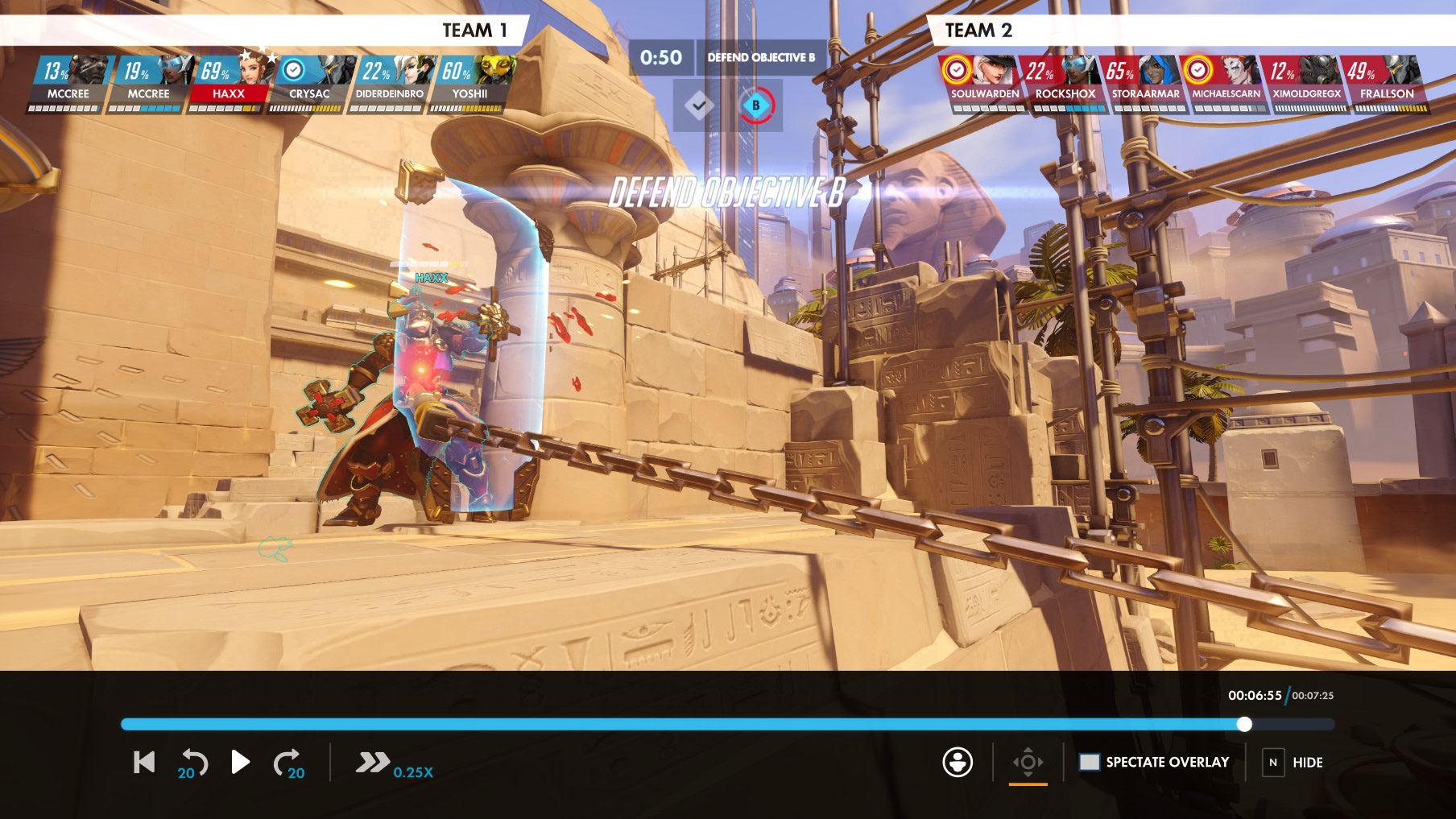1456x819 pixels.
Task: Select the free camera mode icon
Action: tap(1028, 762)
